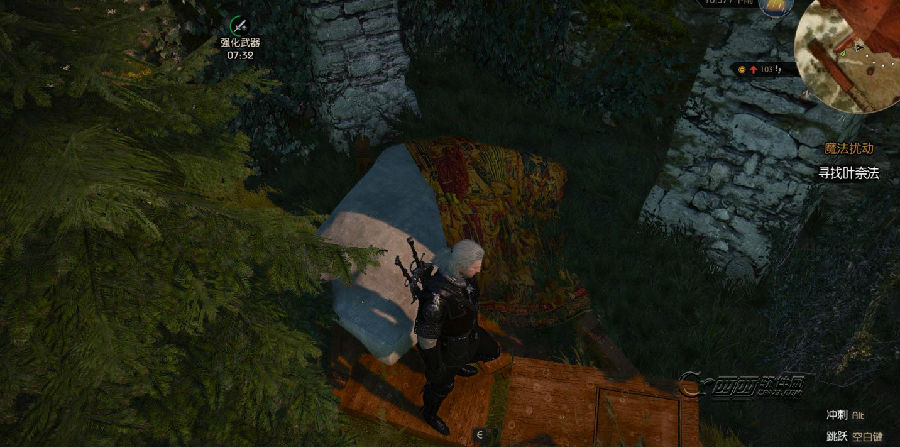Select the 魔法扰动 quest title
Viewport: 900px width, 447px height.
pyautogui.click(x=847, y=148)
